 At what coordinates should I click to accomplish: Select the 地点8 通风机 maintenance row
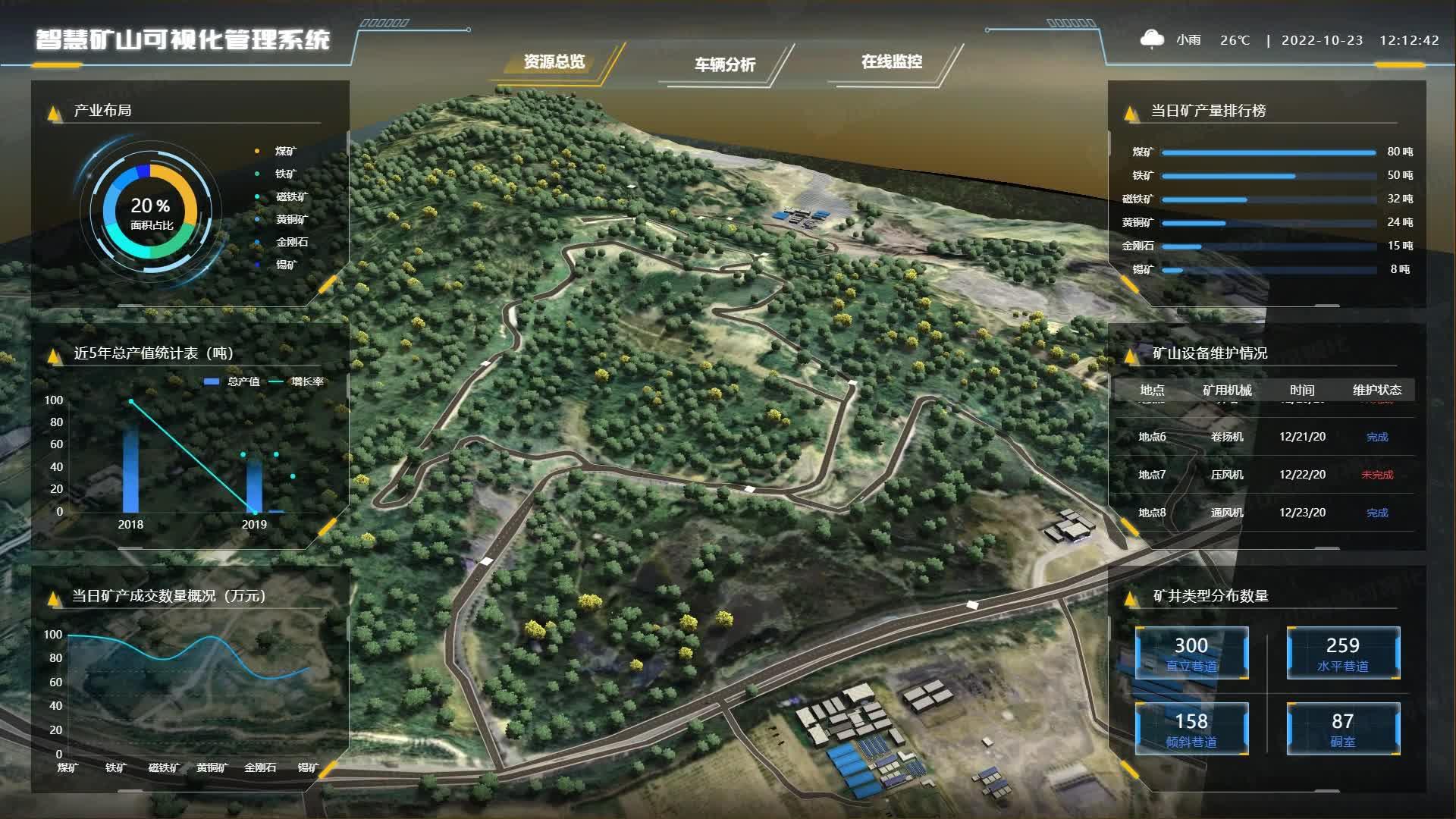click(x=1263, y=513)
